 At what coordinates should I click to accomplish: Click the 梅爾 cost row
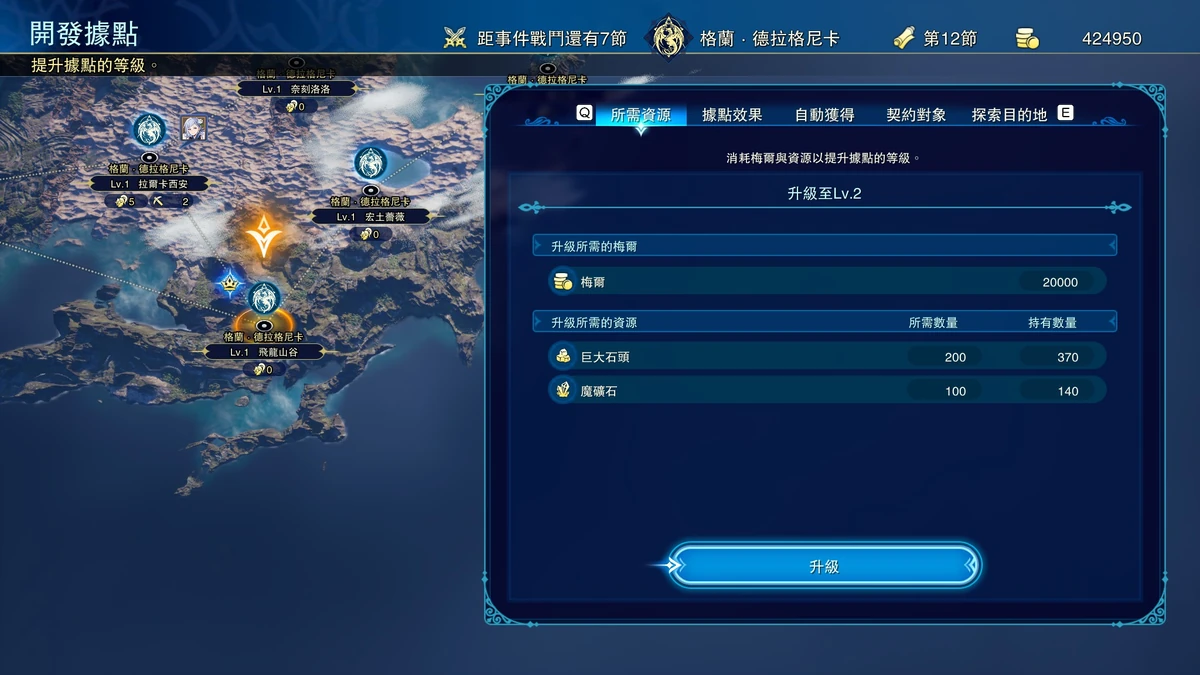pos(827,282)
